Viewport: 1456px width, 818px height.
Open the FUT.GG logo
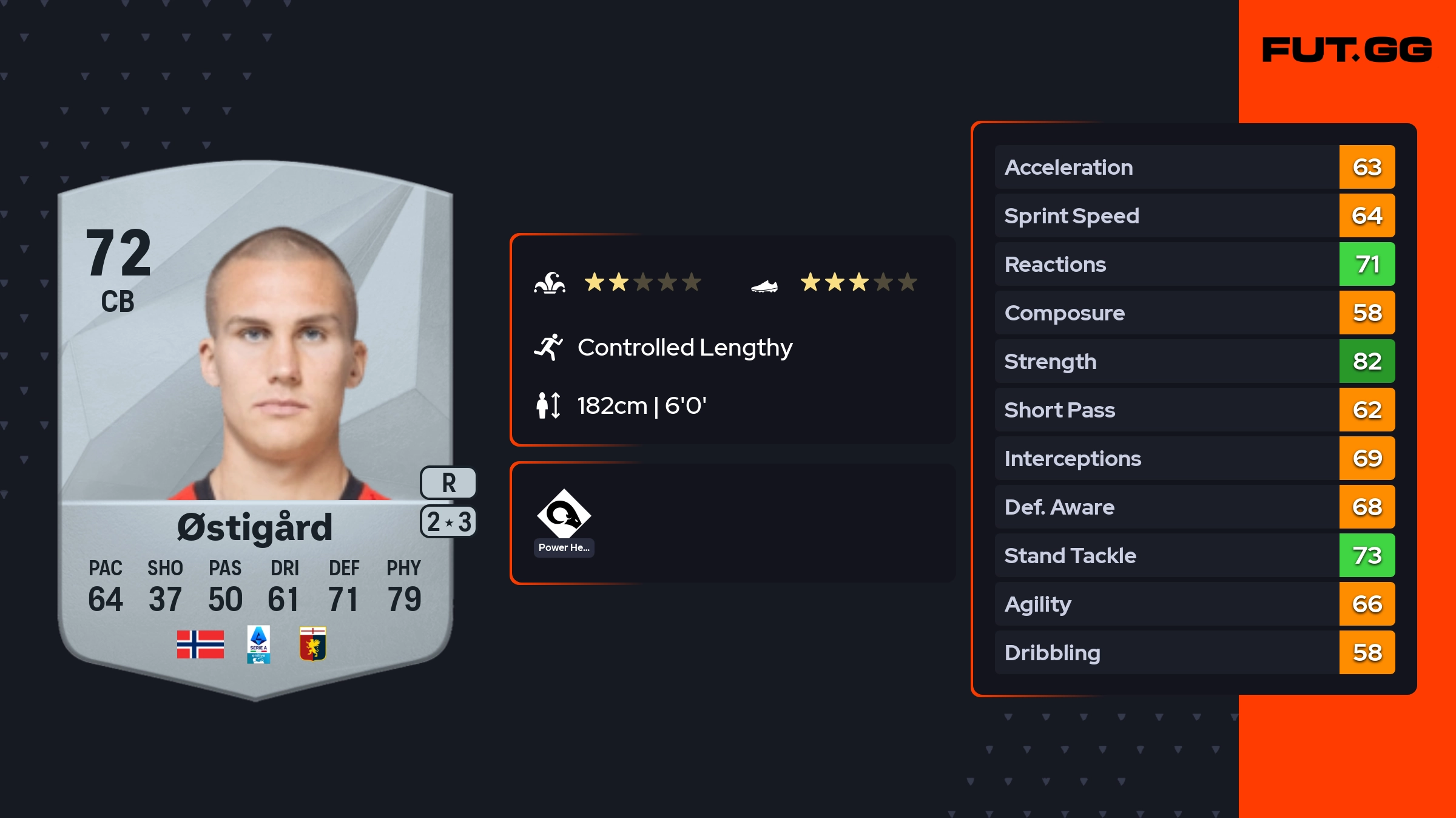1347,50
